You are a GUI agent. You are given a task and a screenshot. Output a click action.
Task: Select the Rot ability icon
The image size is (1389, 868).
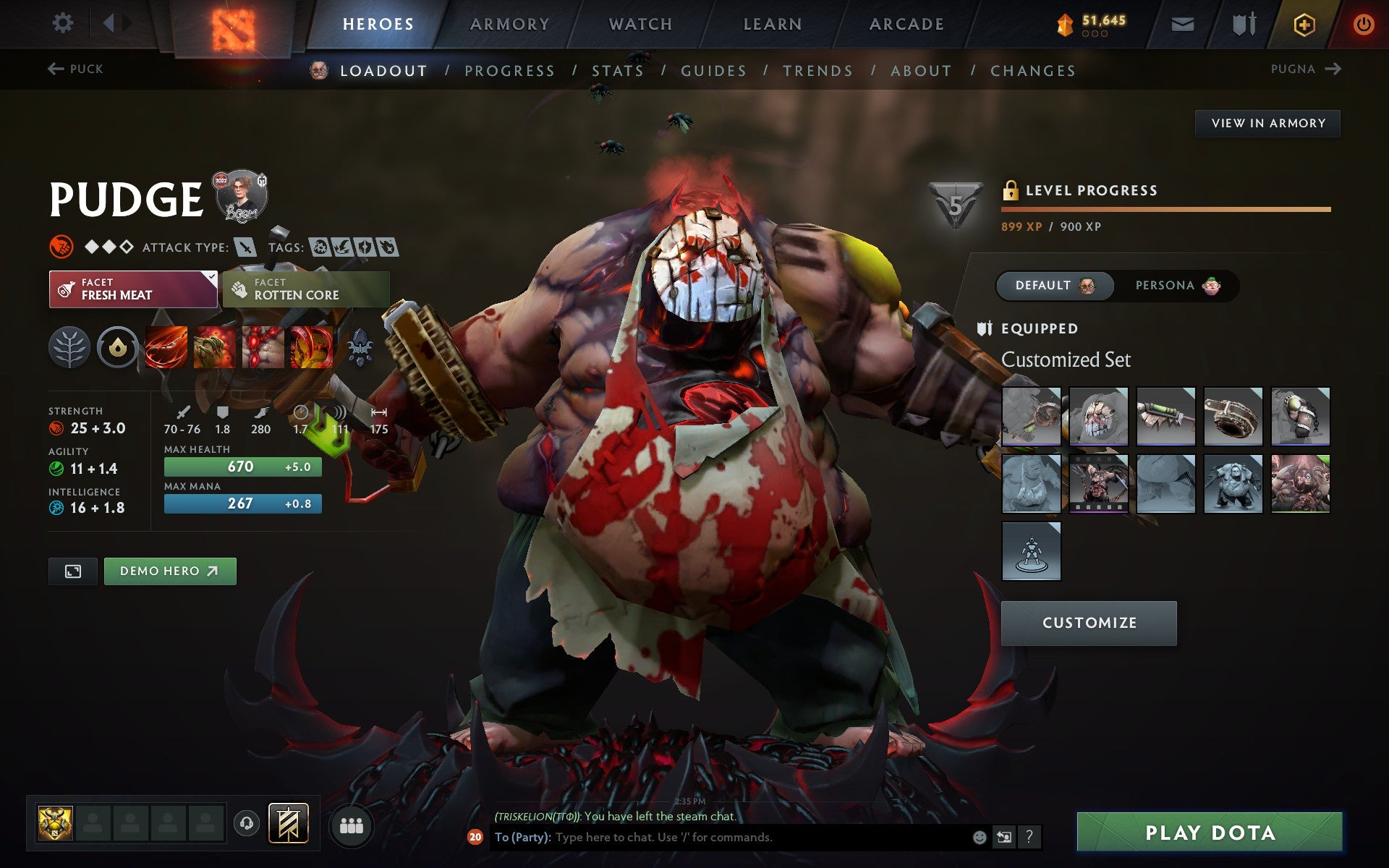[214, 347]
